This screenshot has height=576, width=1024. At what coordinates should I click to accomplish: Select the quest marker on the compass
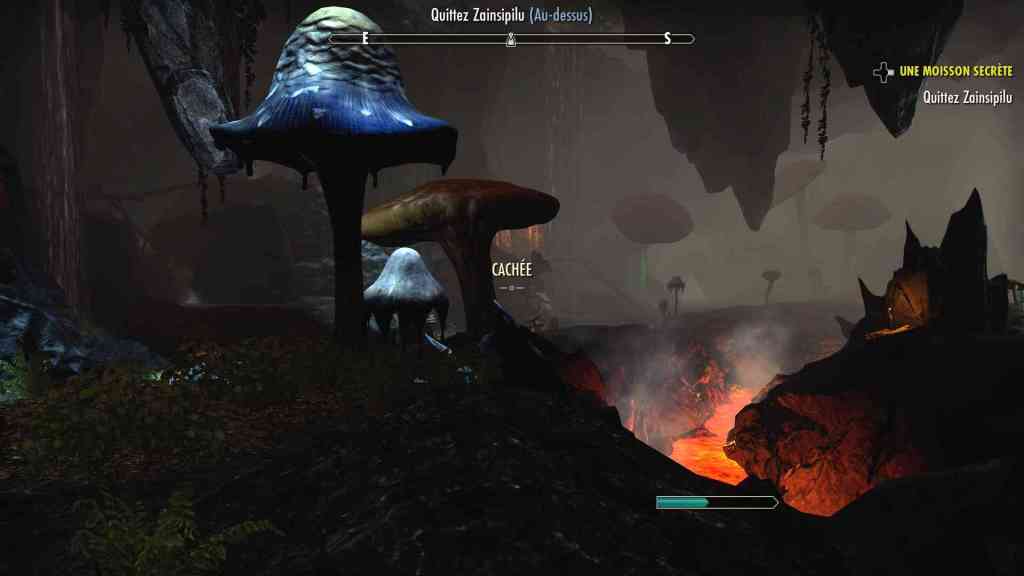tap(511, 39)
